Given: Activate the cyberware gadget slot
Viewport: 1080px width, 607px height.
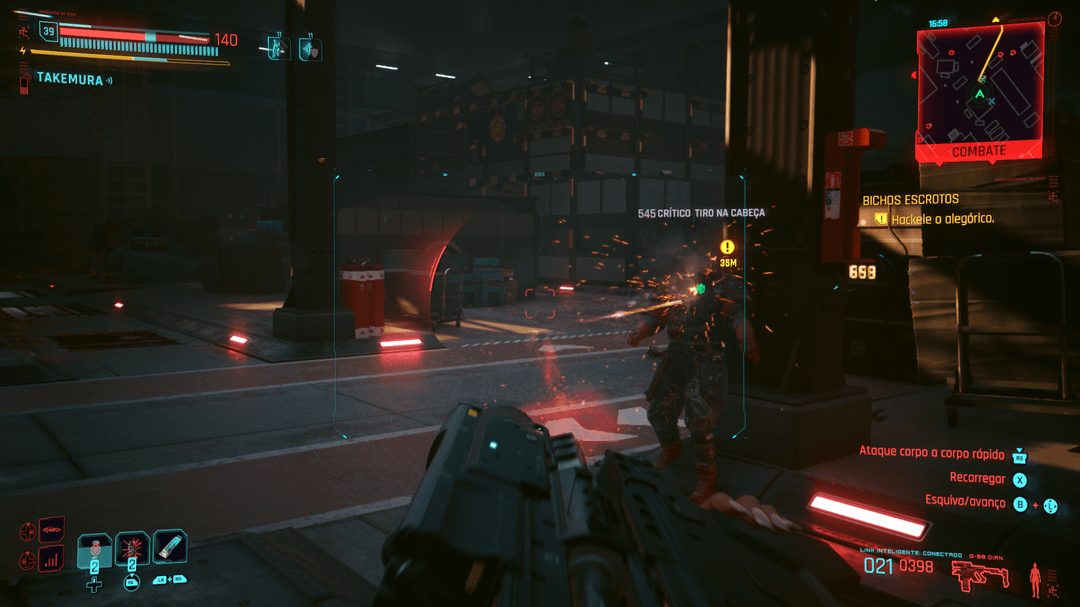Looking at the screenshot, I should (x=170, y=546).
